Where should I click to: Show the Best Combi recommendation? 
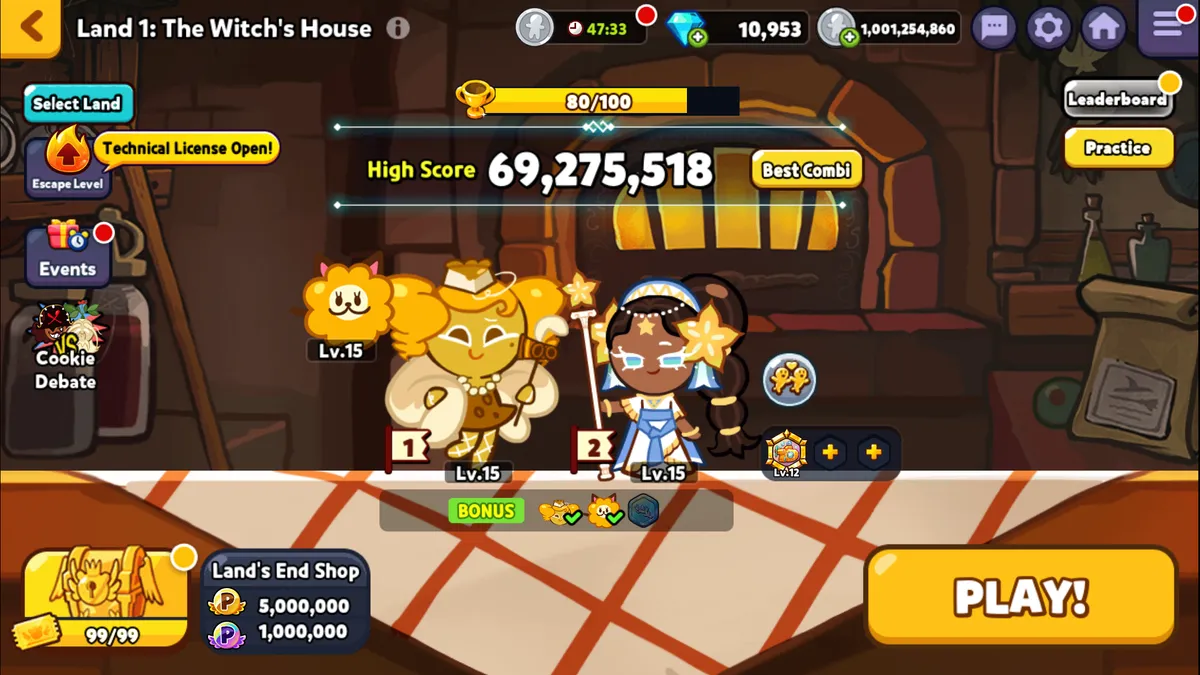pyautogui.click(x=806, y=170)
